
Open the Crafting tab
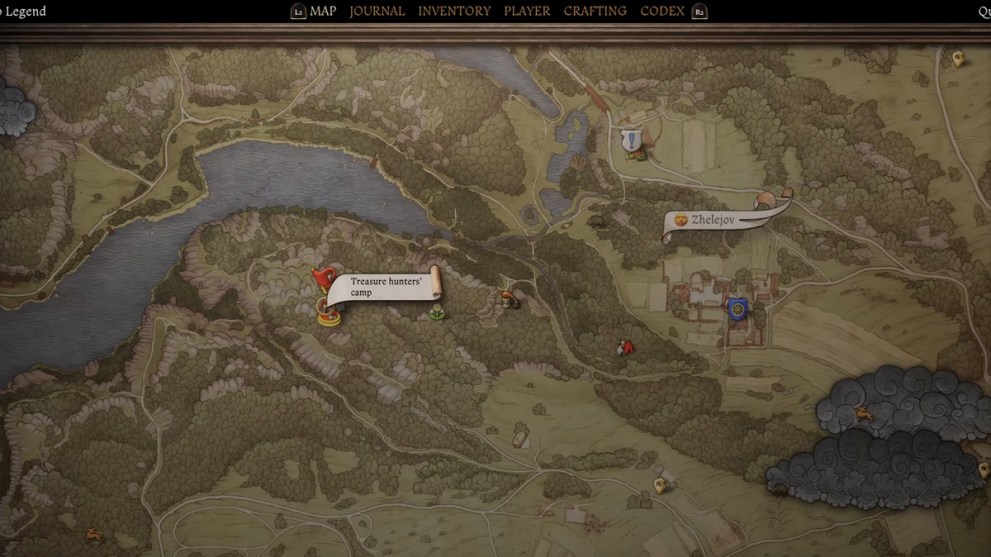click(x=595, y=11)
